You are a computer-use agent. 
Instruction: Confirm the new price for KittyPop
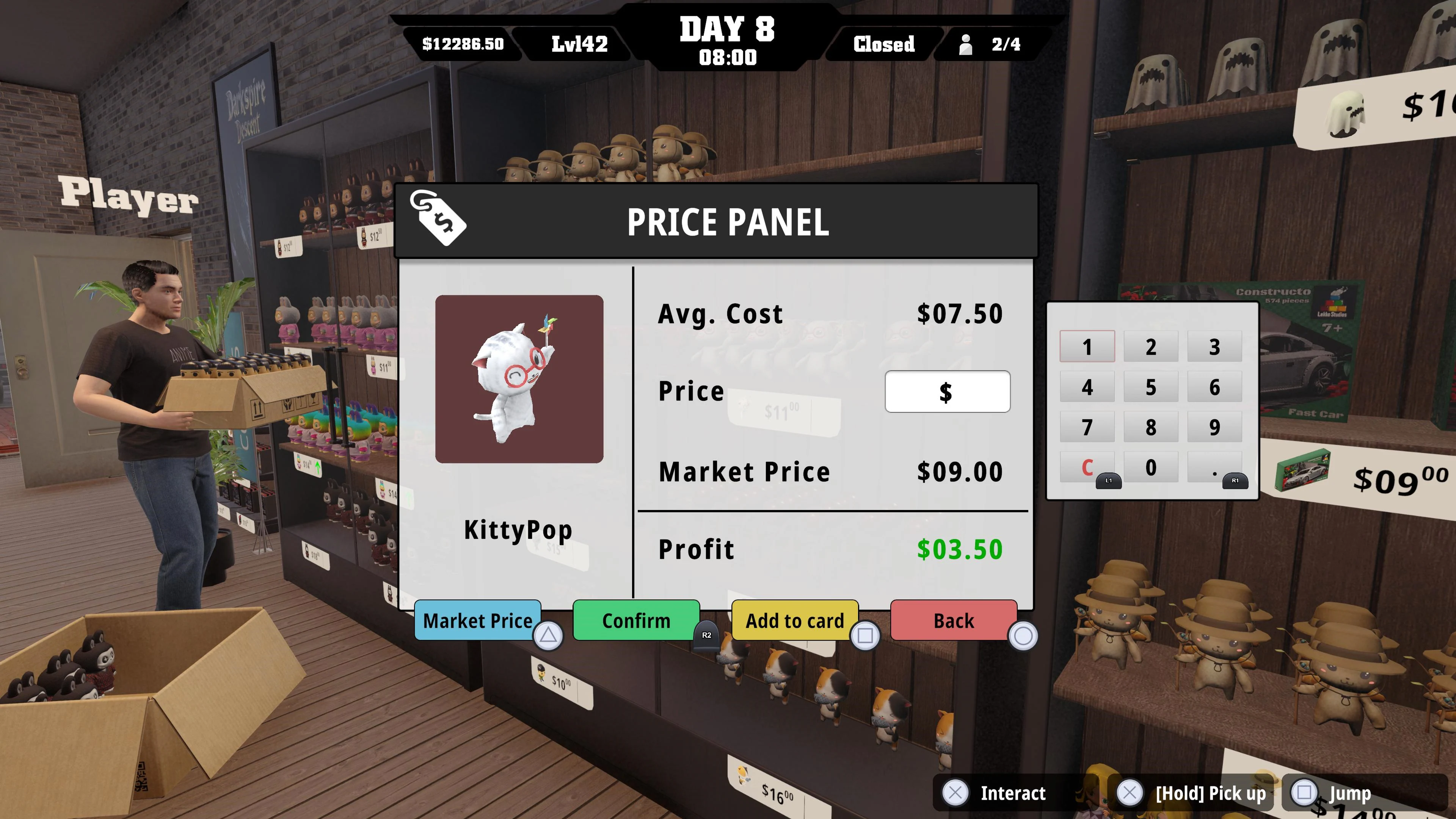tap(635, 621)
